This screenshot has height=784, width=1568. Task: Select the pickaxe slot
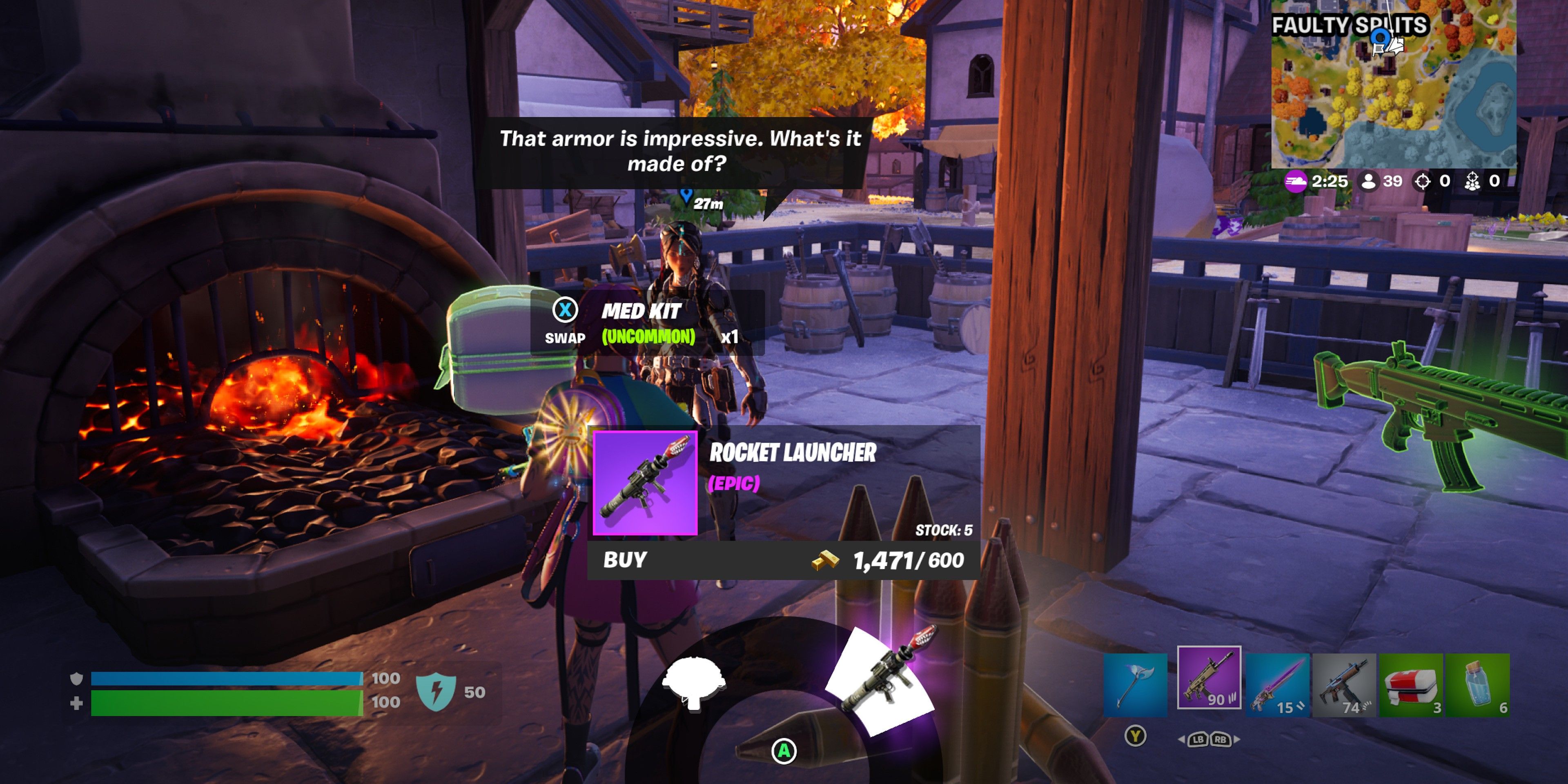(1135, 684)
